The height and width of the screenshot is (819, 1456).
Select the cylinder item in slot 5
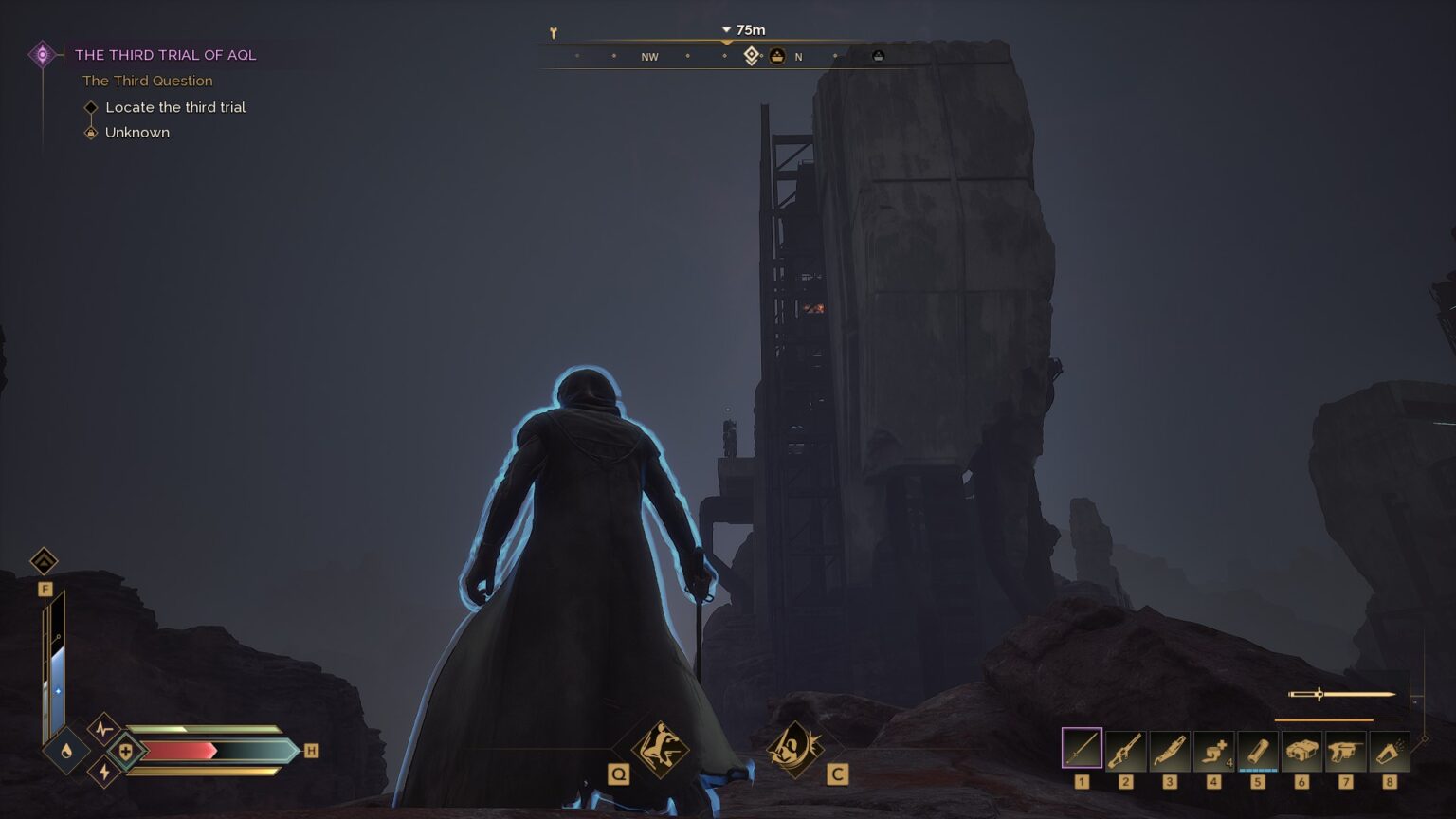tap(1257, 751)
